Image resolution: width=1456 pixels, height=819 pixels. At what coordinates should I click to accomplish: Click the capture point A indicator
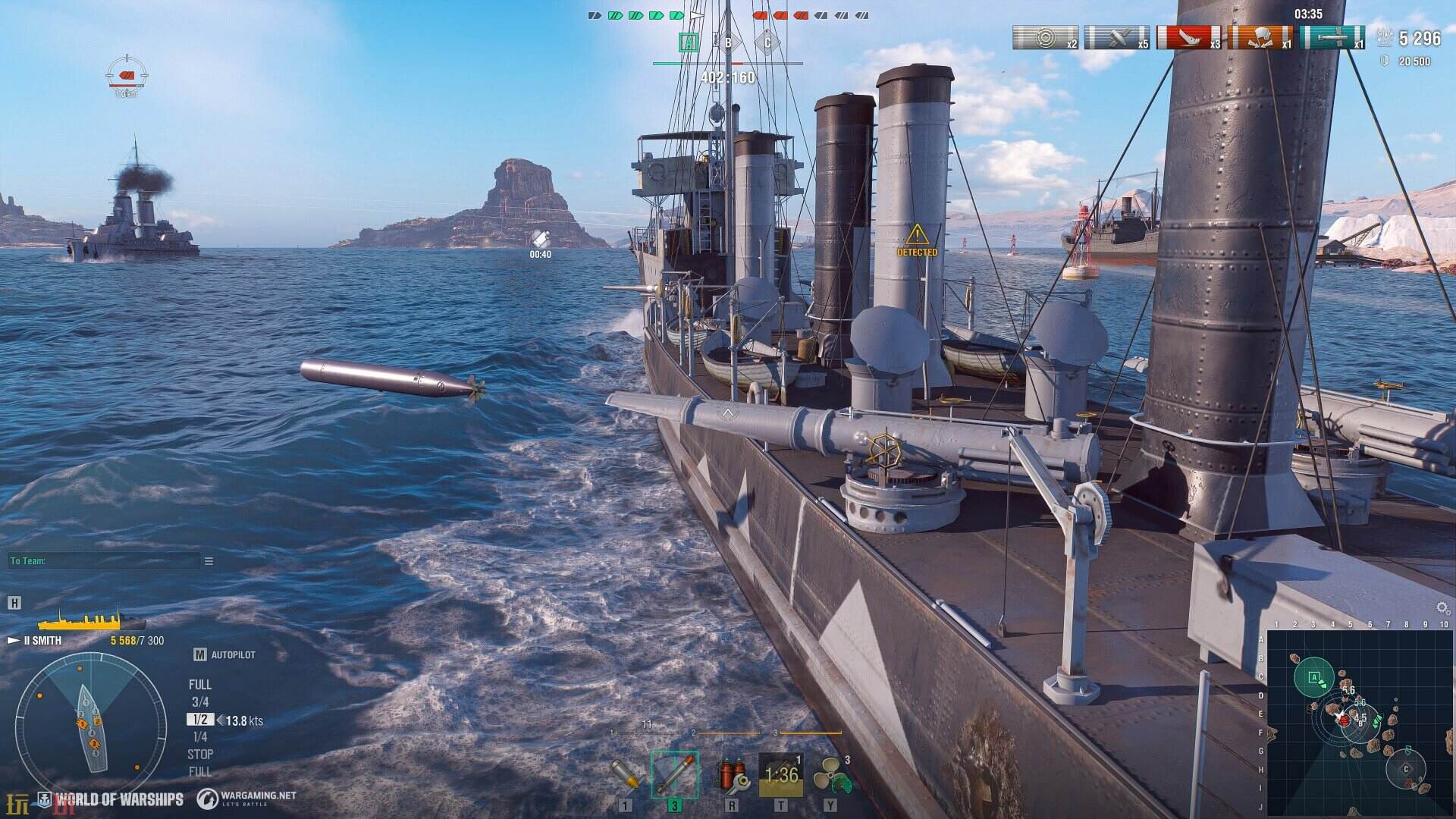[x=689, y=42]
